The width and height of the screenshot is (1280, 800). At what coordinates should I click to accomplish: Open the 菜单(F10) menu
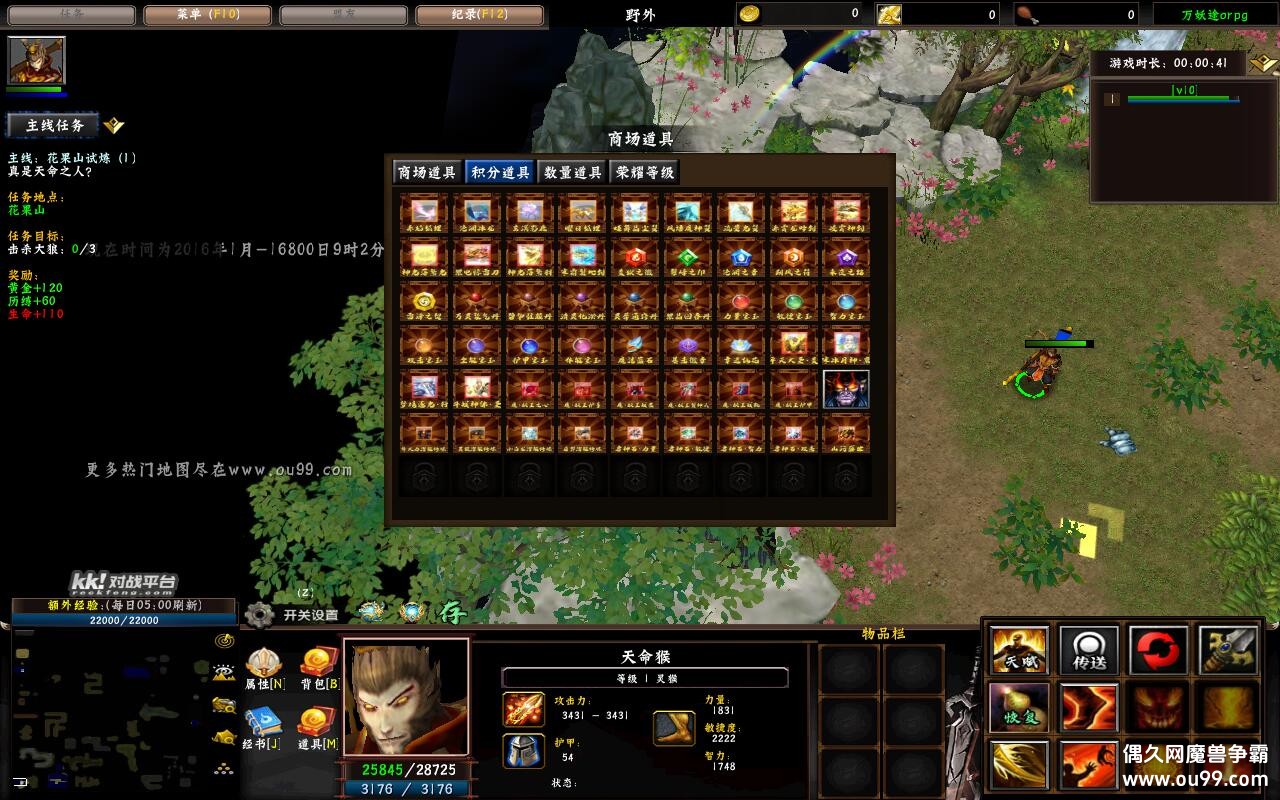207,14
